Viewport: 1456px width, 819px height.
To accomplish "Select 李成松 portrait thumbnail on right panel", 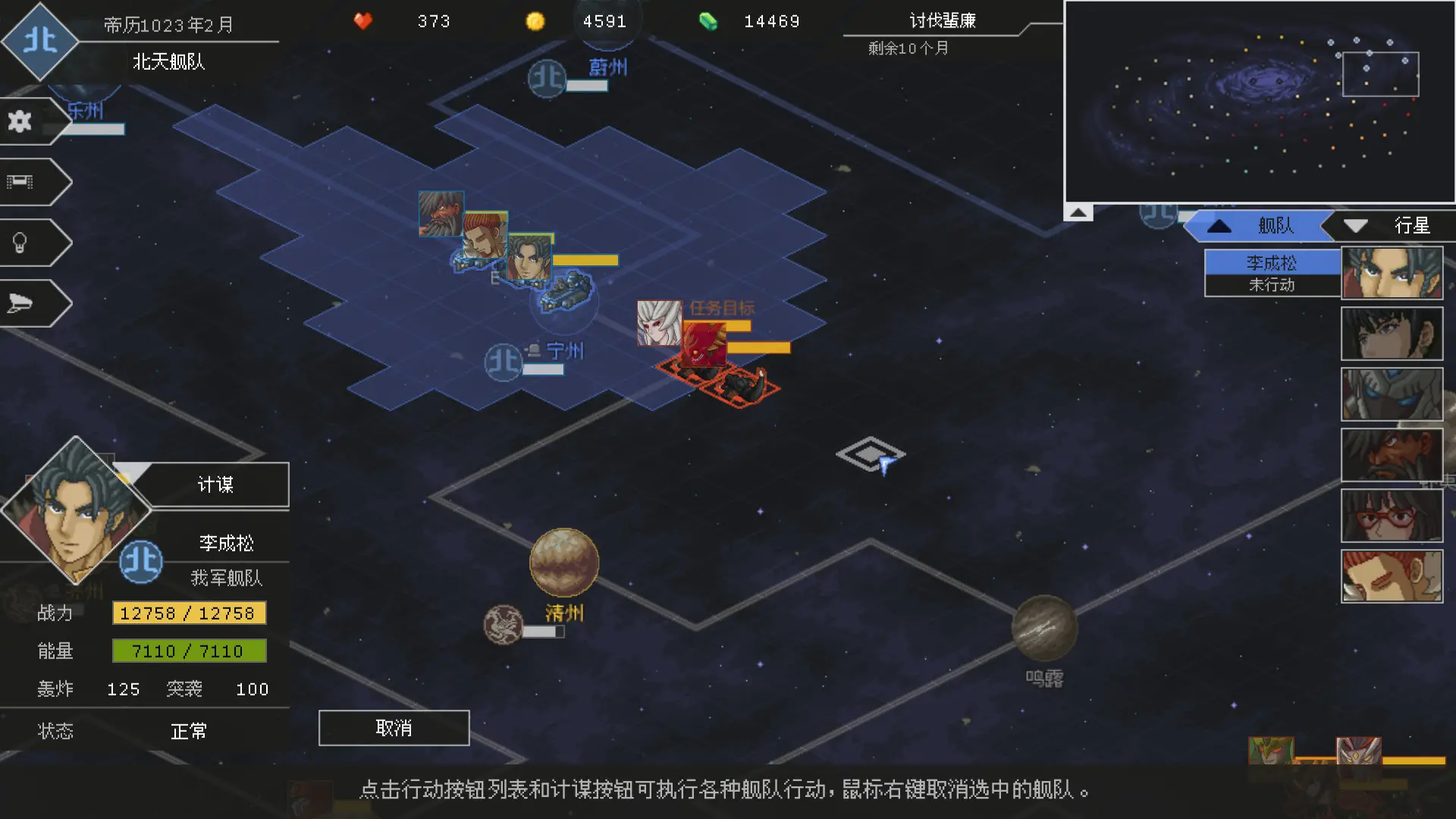I will pos(1392,272).
